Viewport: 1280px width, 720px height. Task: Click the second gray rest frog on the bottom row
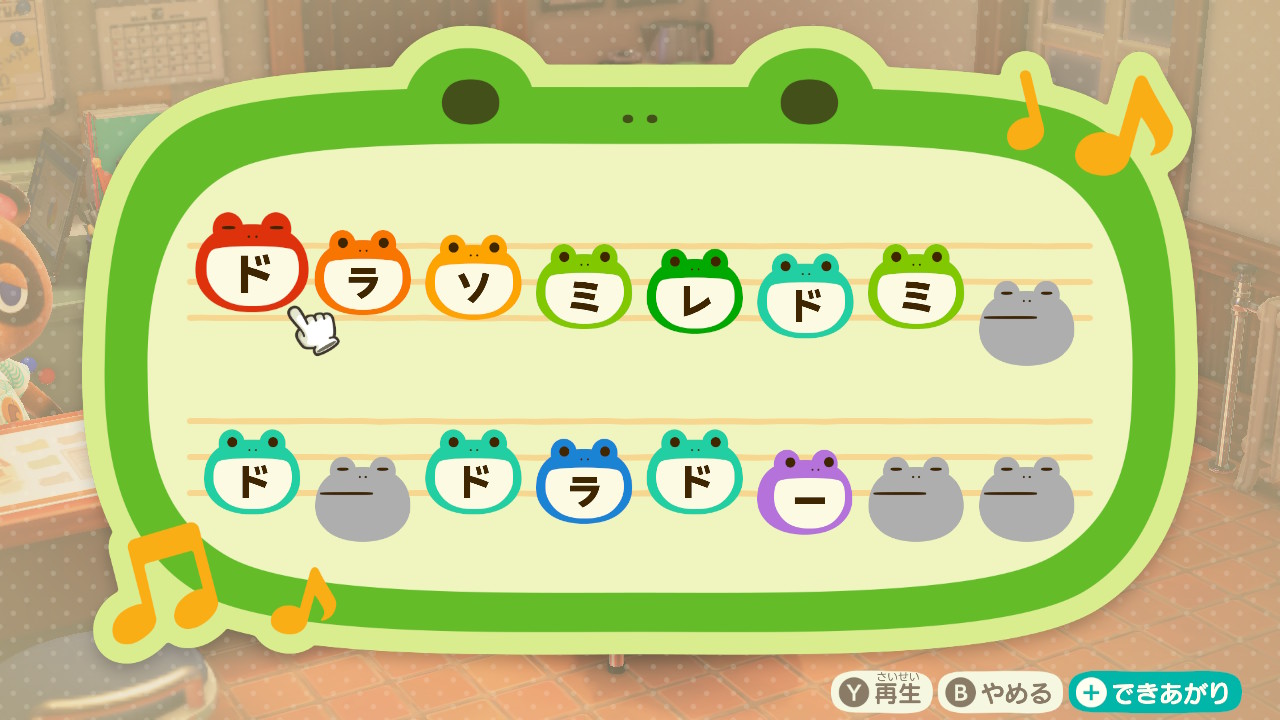(x=915, y=498)
